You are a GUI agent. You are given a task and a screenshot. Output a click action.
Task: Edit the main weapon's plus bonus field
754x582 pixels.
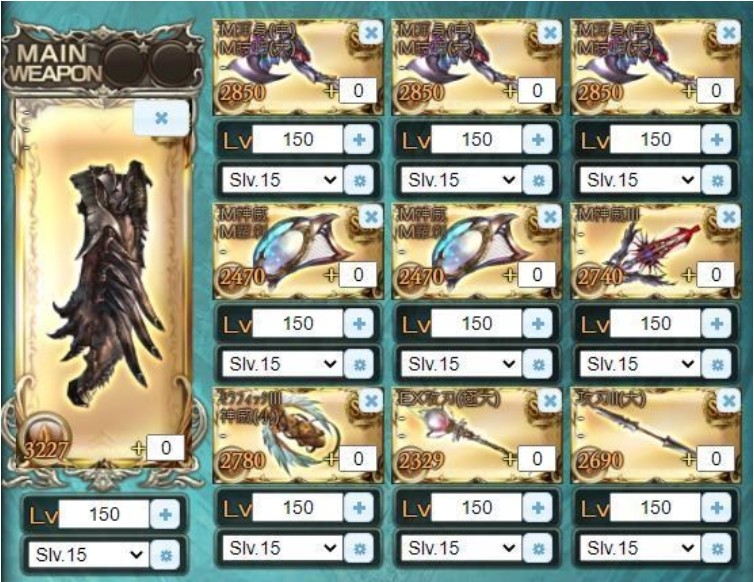point(165,448)
